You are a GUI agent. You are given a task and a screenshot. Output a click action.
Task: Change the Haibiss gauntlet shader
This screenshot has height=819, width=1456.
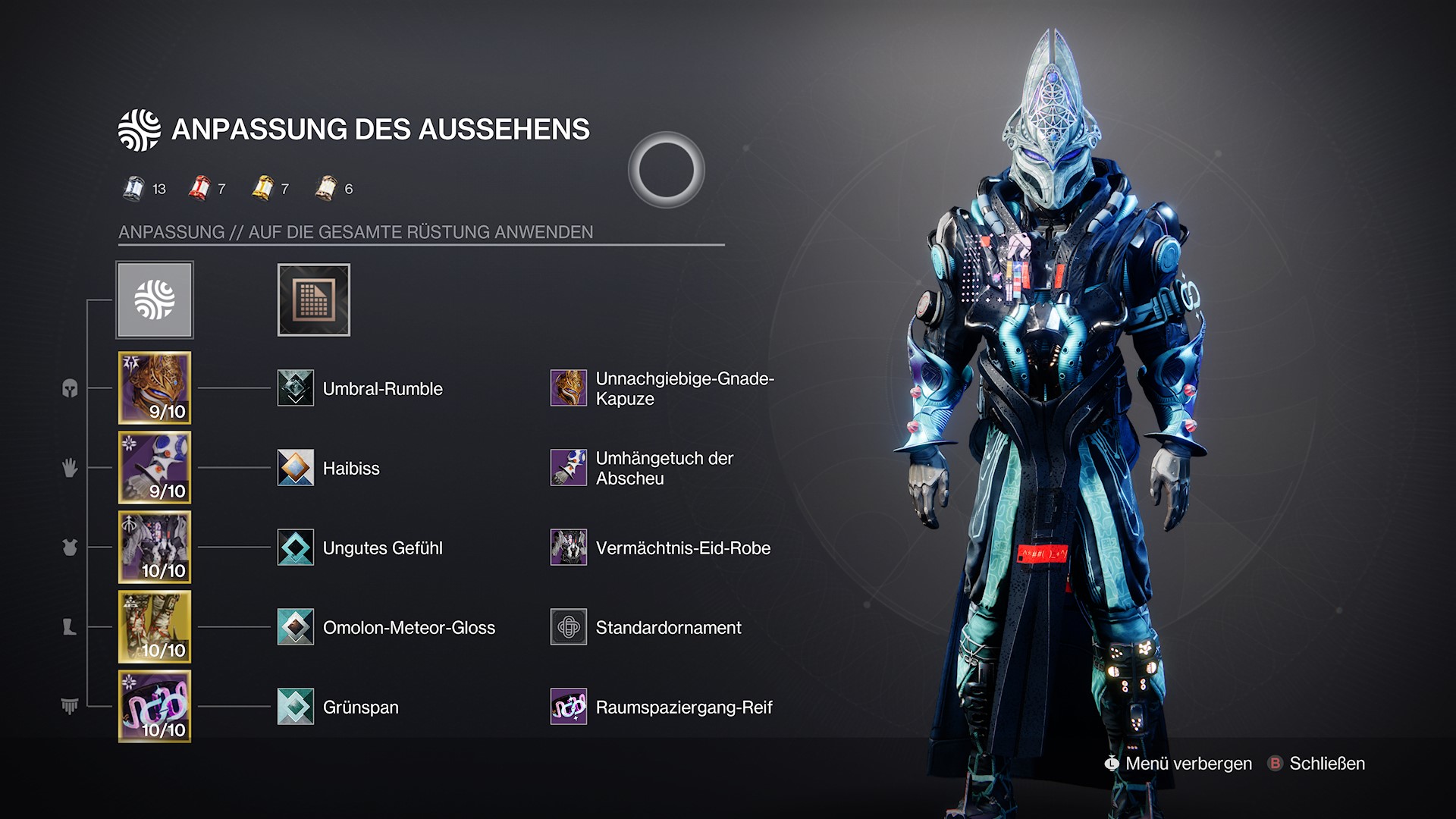[x=296, y=468]
